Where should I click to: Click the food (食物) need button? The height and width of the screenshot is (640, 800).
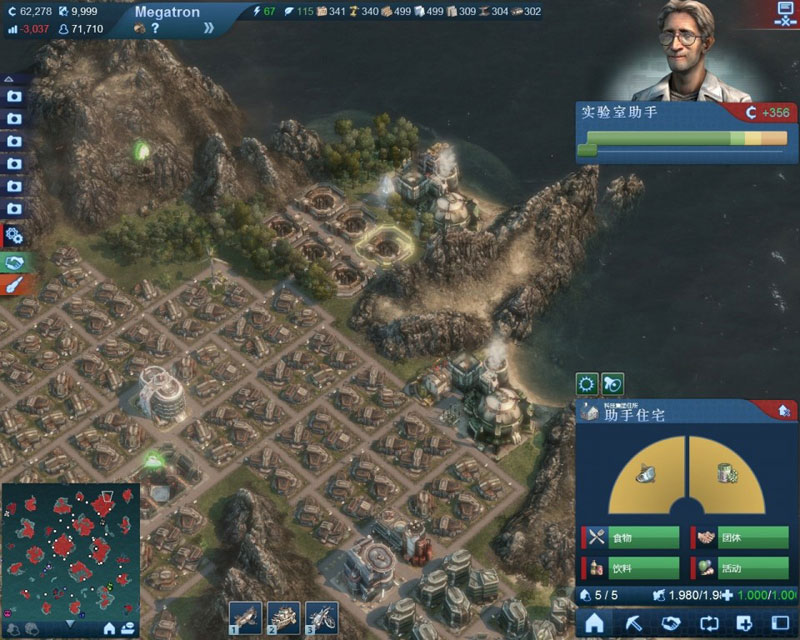coord(632,537)
